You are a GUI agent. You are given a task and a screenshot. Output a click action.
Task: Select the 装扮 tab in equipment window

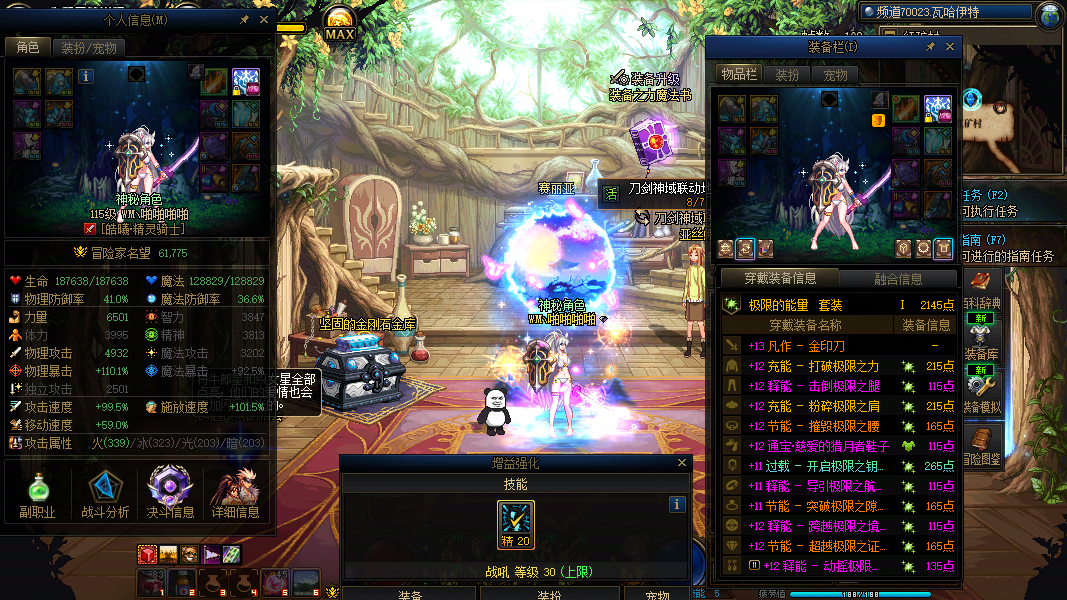click(x=787, y=75)
